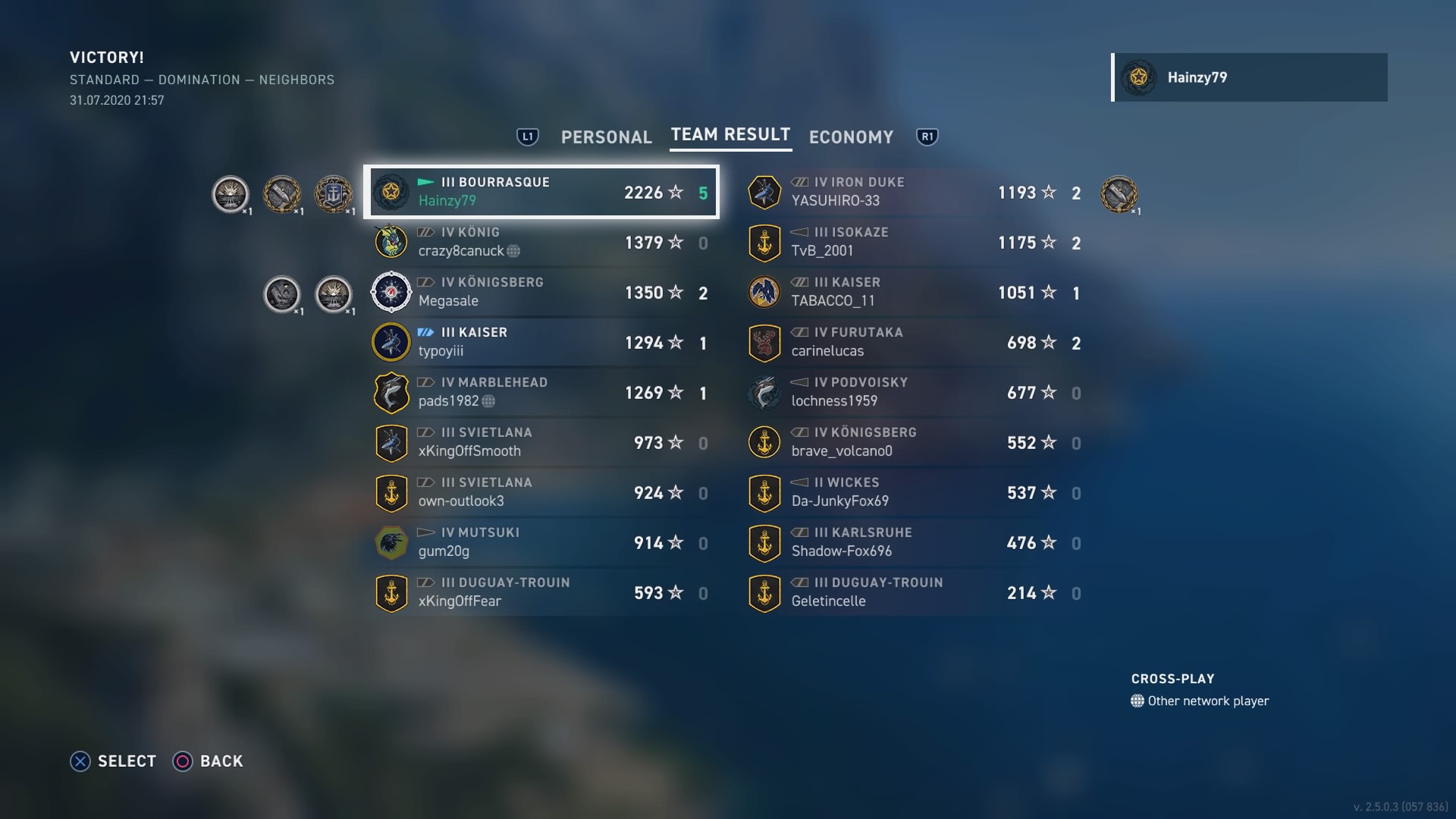1456x819 pixels.
Task: Click the torpedo achievement medal beside YASUHIRO-33
Action: (1120, 193)
